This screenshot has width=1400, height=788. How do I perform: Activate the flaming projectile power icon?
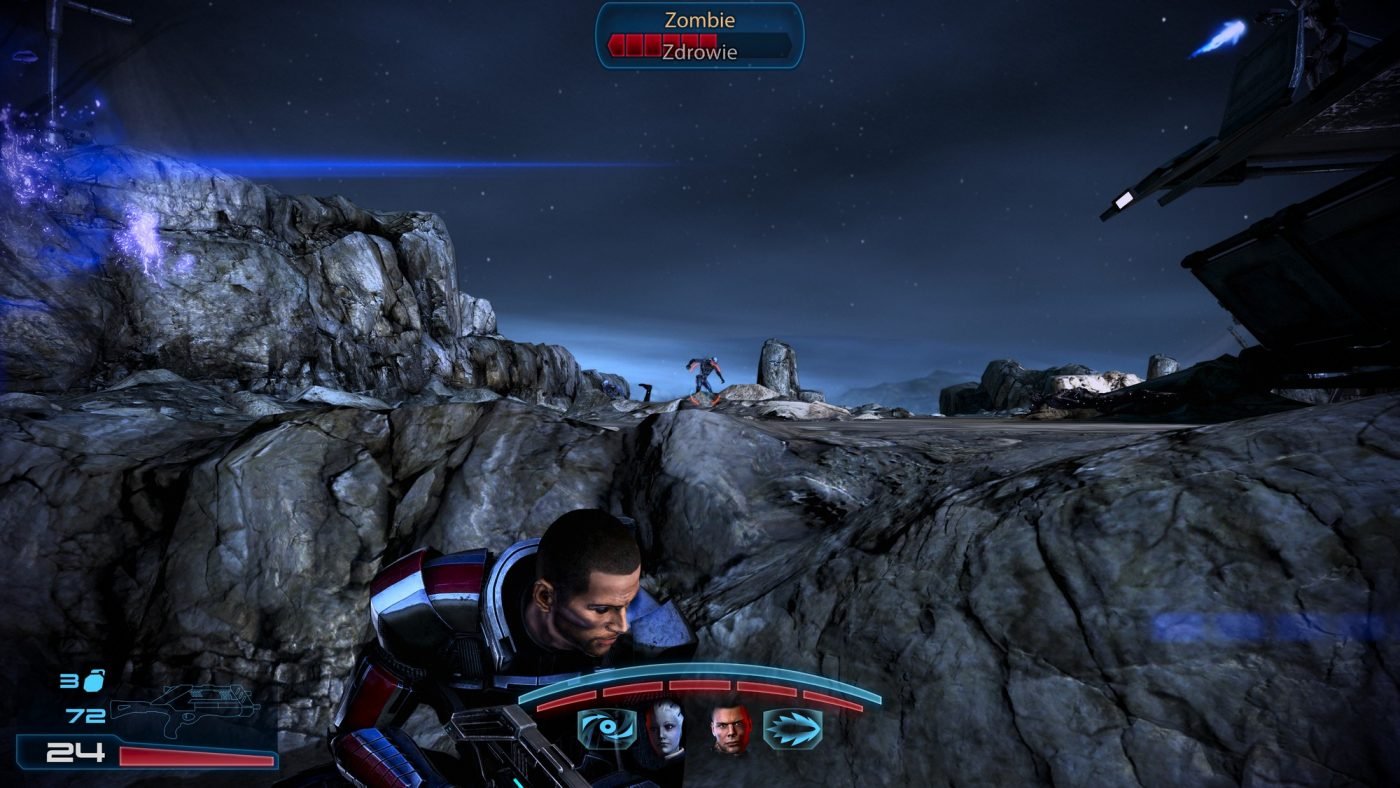click(793, 729)
